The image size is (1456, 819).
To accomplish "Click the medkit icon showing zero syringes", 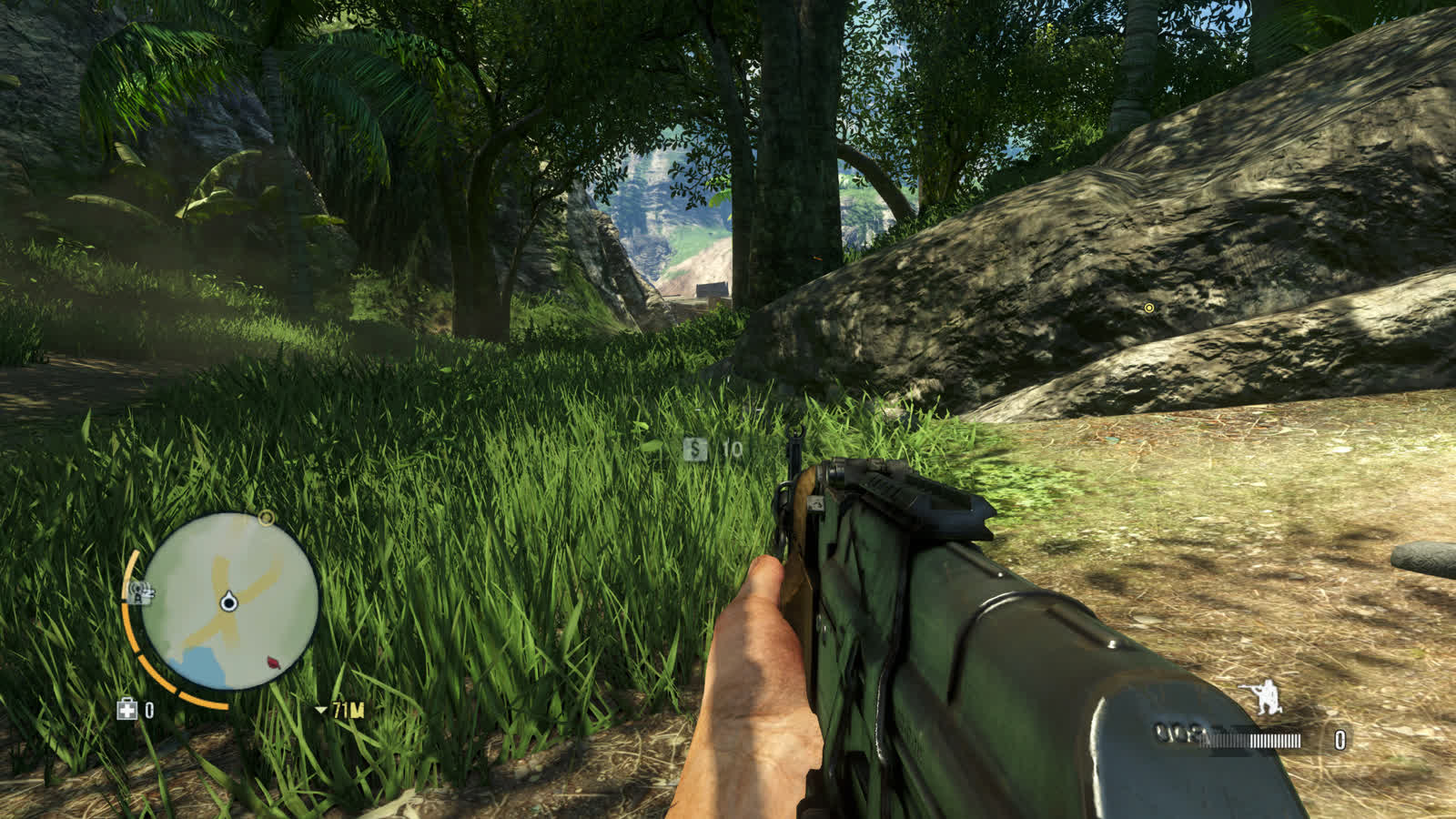I will 126,710.
